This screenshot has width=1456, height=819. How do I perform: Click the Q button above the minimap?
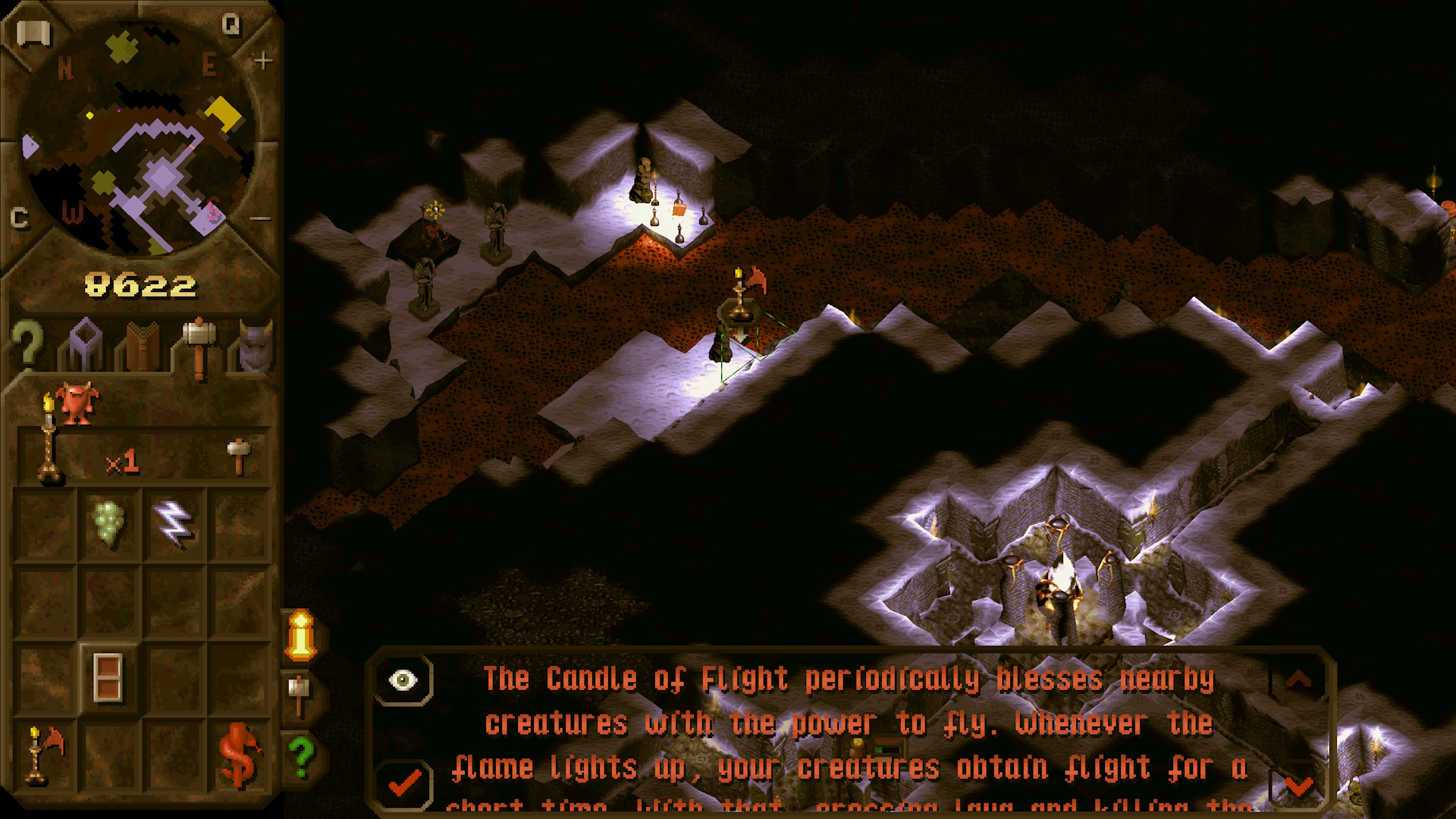coord(231,26)
